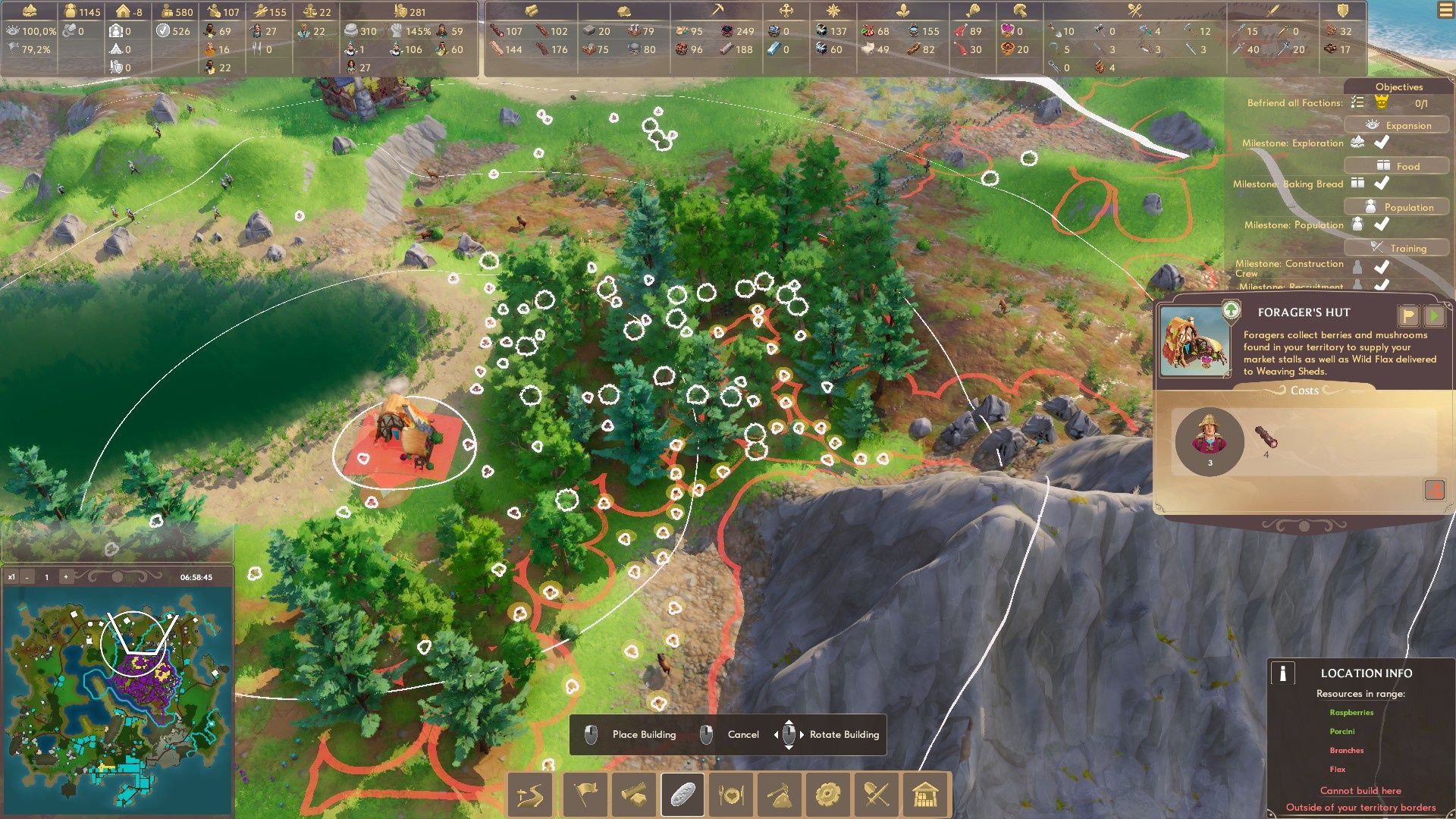The image size is (1456, 819).
Task: Open the wood and stone build category
Action: [634, 795]
